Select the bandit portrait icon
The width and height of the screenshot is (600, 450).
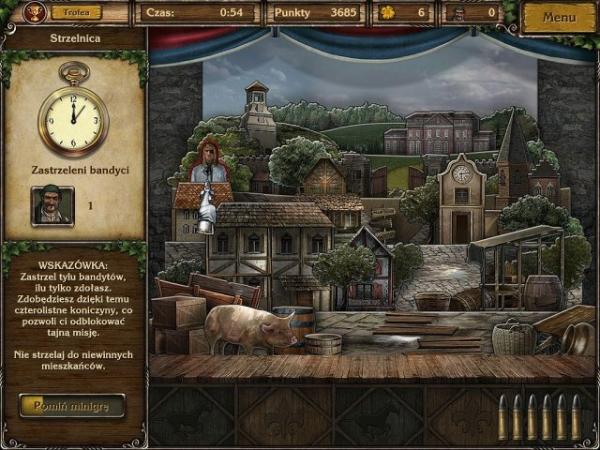coord(52,206)
